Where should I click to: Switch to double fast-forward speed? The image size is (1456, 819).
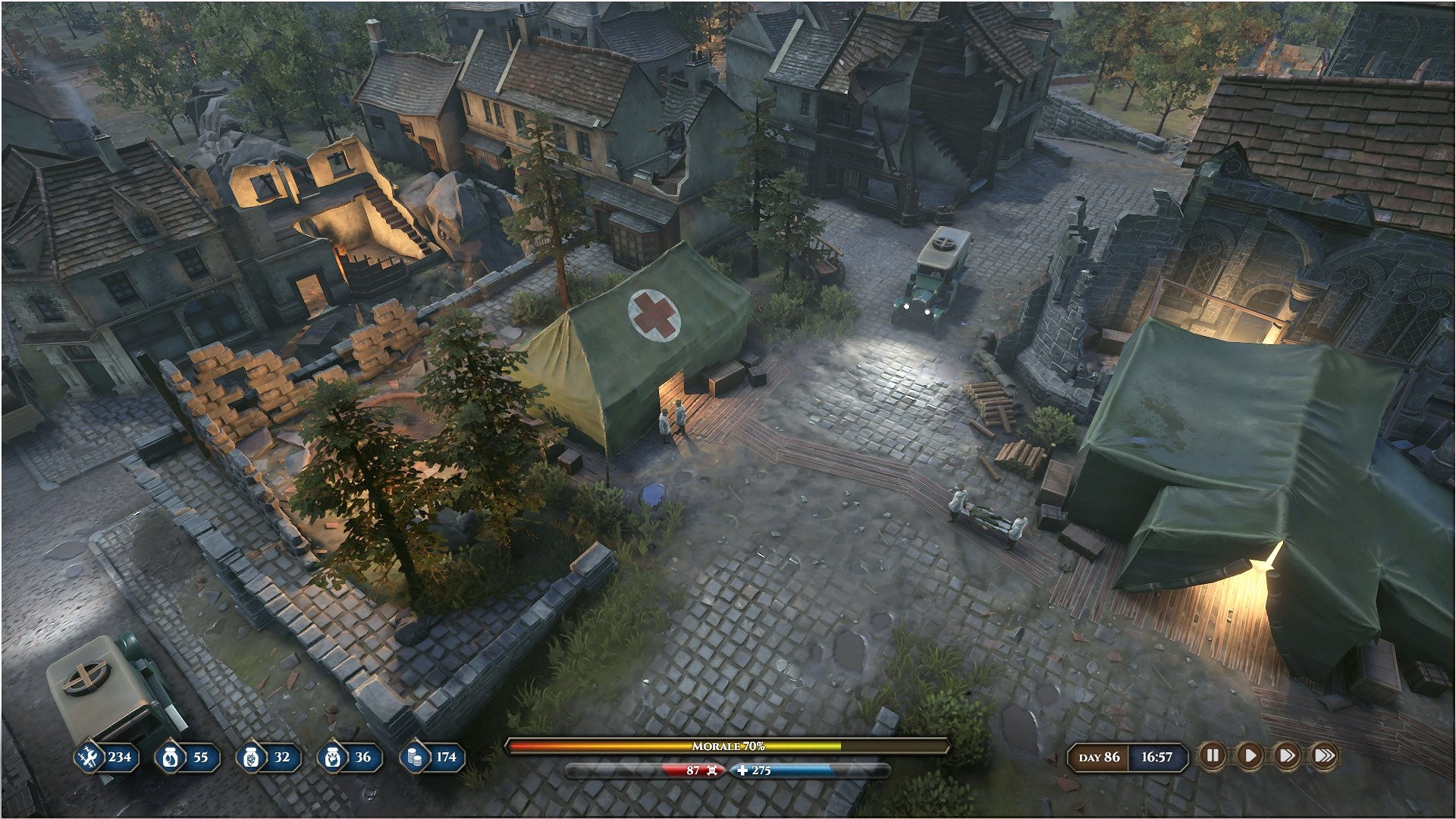coord(1286,755)
